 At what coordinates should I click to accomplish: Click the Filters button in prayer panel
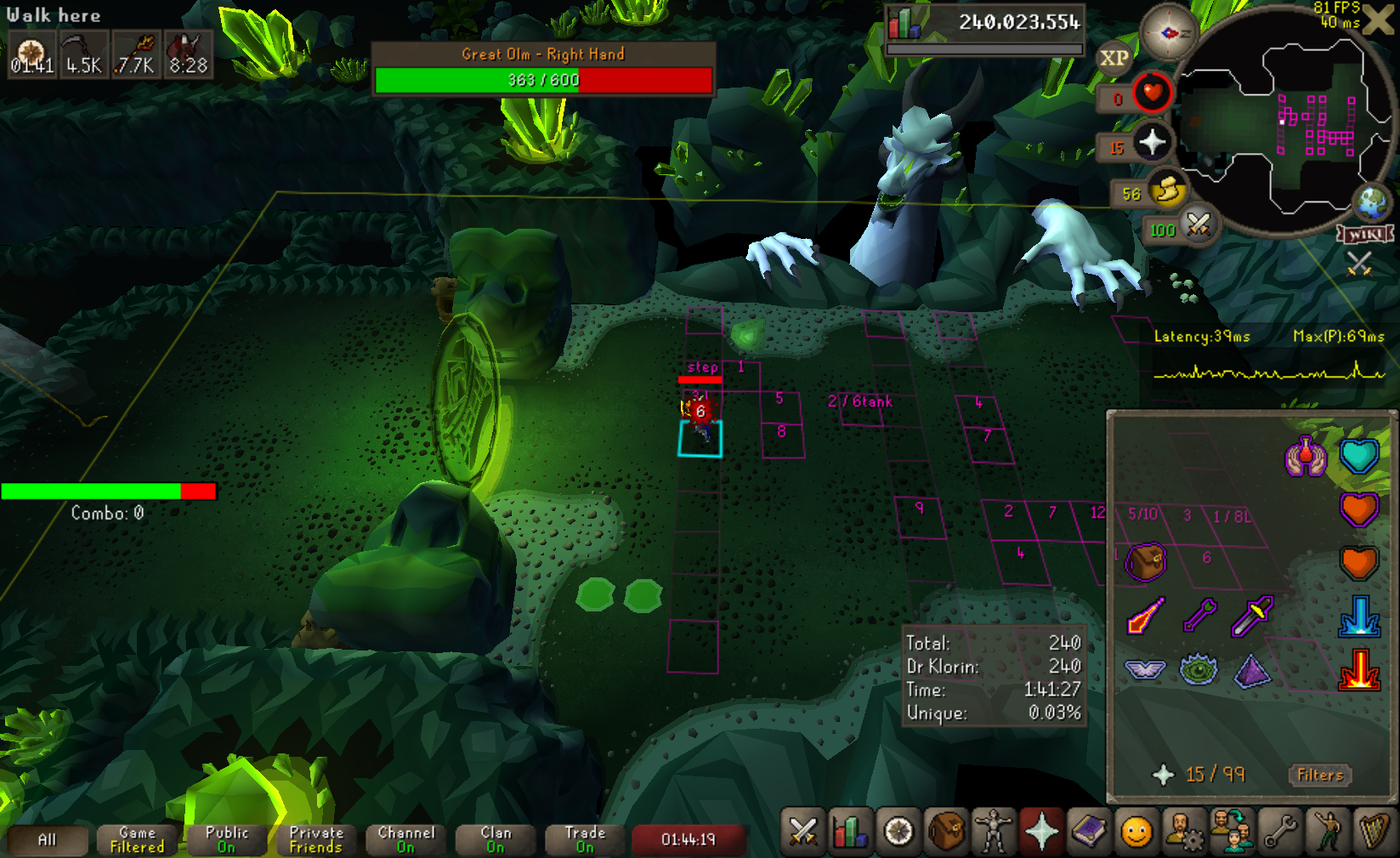1320,775
